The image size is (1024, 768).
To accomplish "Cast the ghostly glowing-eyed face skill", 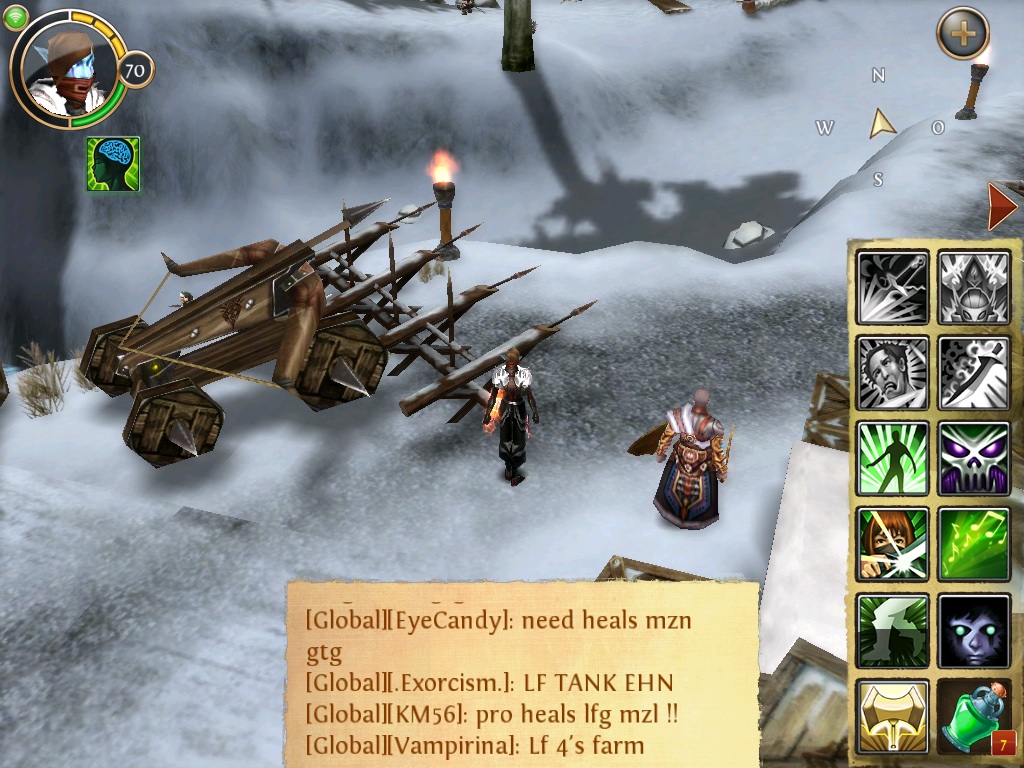I will [x=973, y=630].
